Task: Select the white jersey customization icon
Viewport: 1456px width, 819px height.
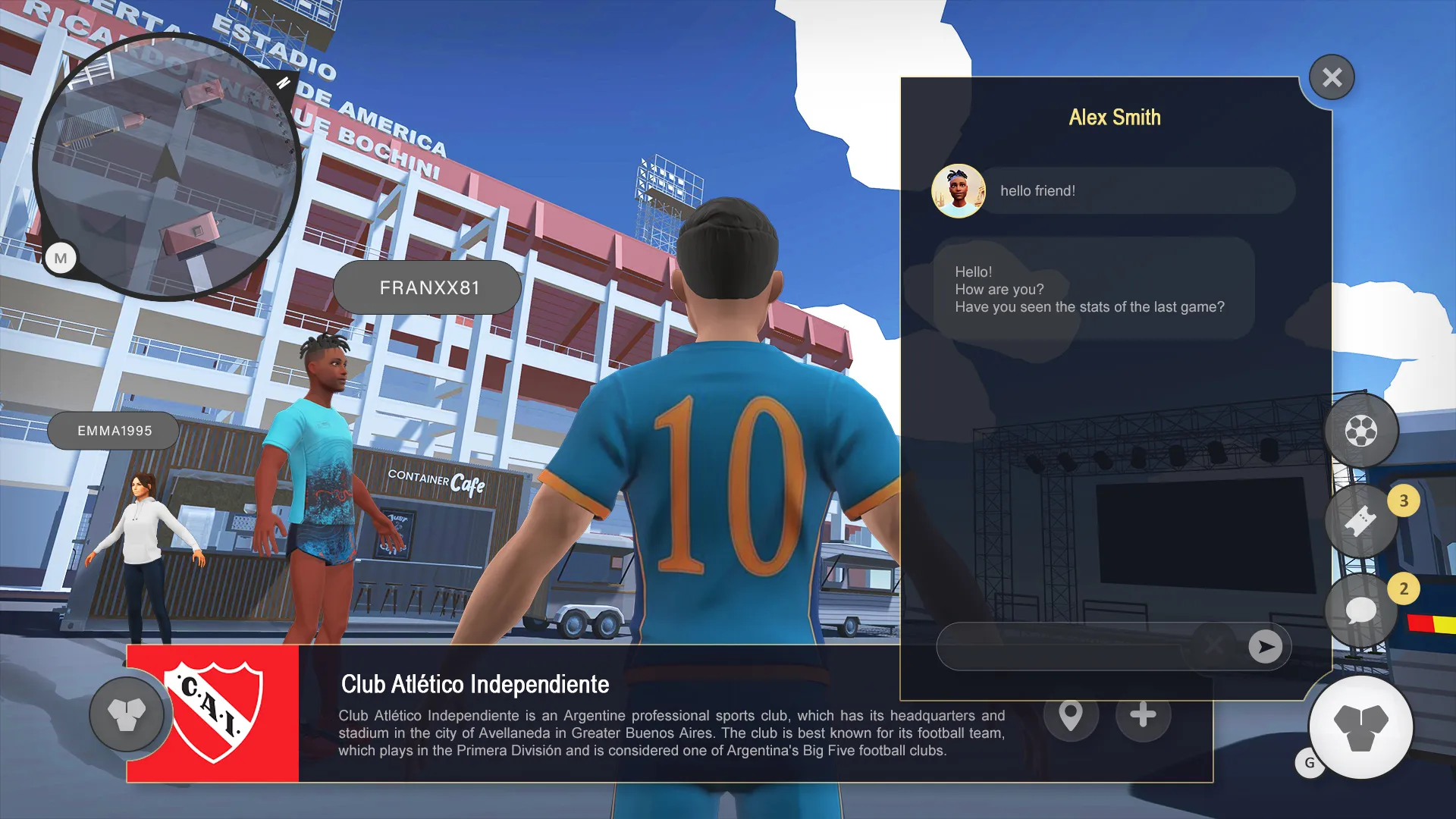Action: click(1362, 726)
